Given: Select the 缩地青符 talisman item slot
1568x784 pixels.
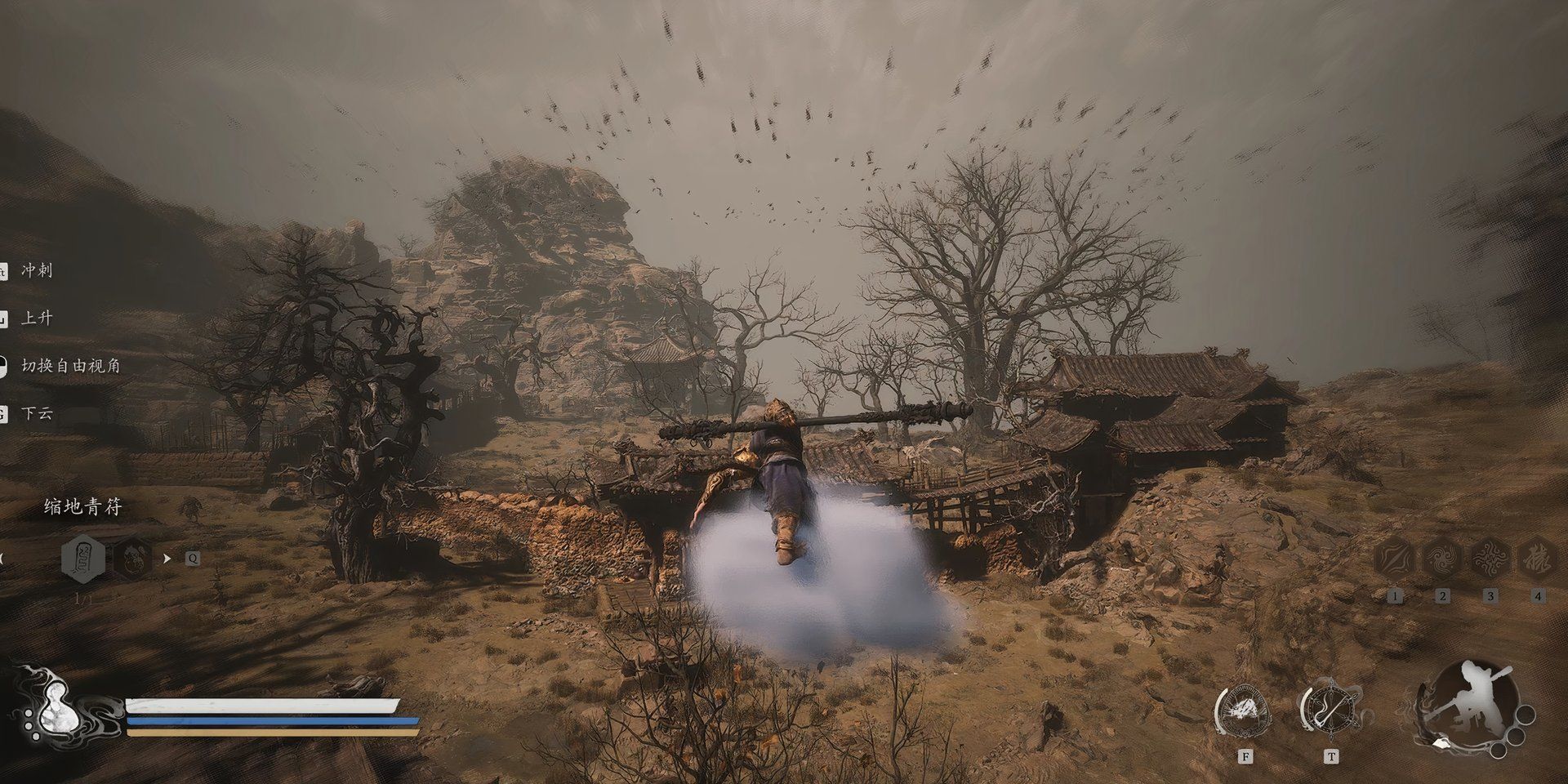Looking at the screenshot, I should tap(83, 559).
